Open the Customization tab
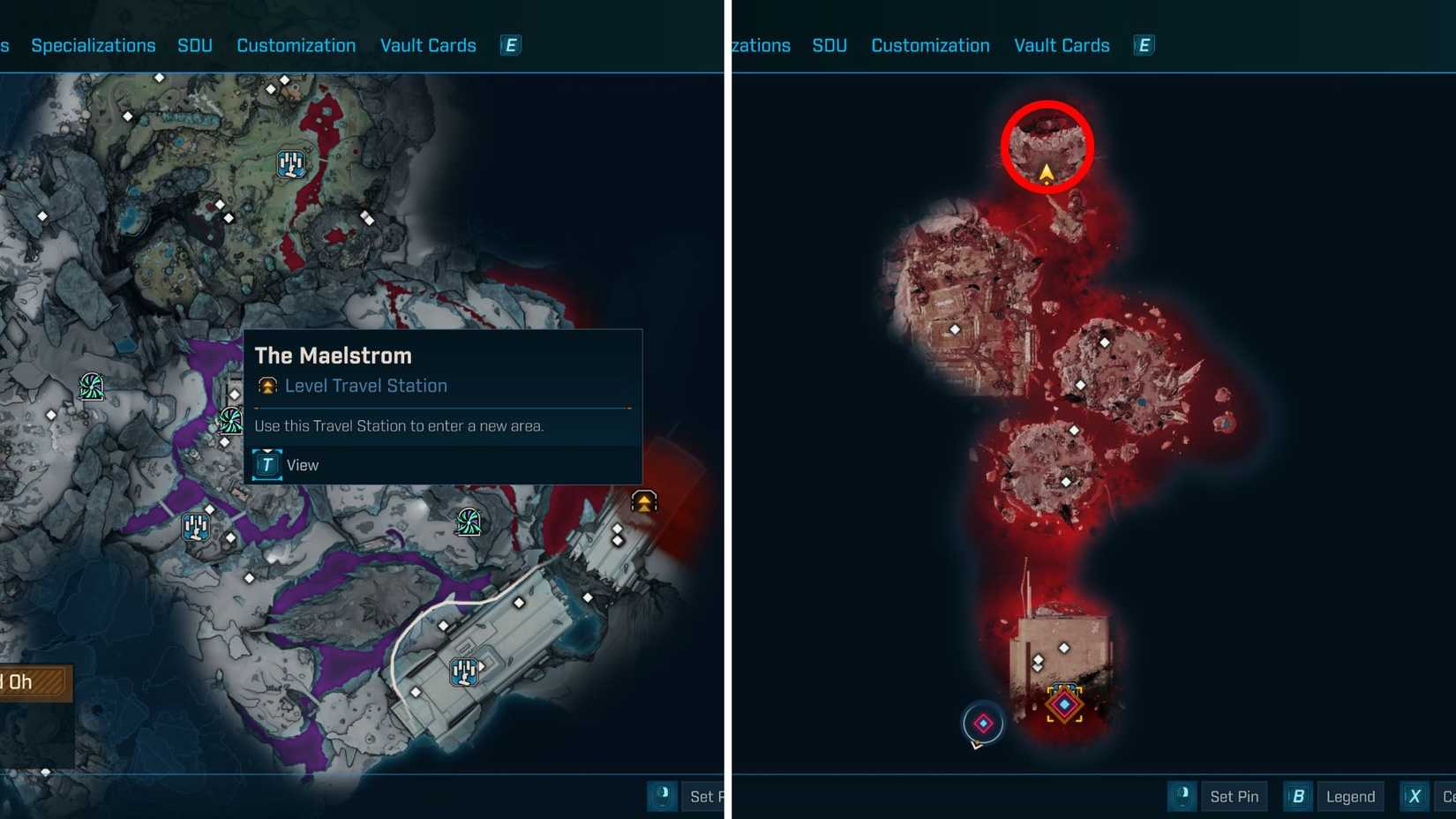 coord(296,45)
